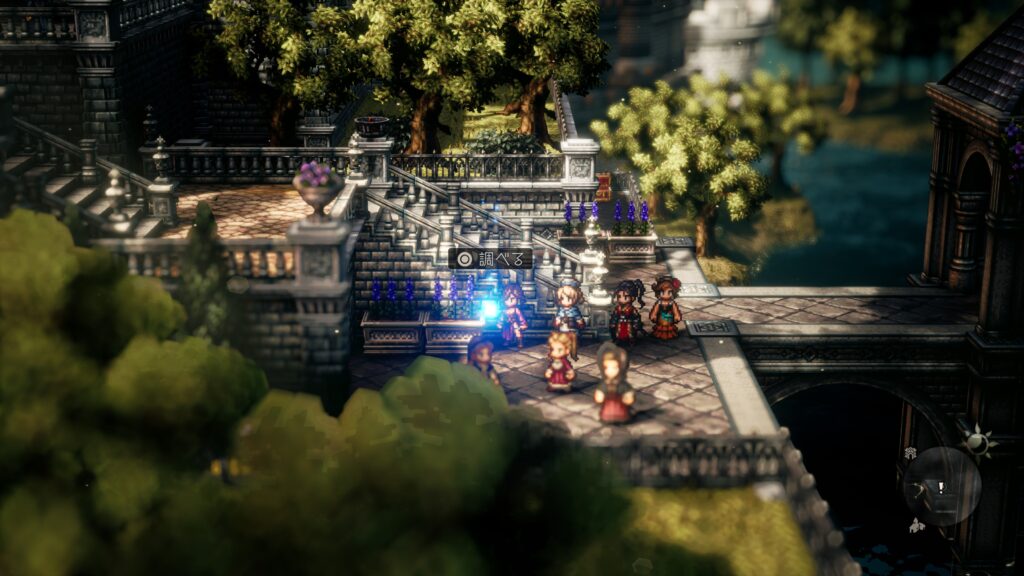1024x576 pixels.
Task: Click the gate icon on the radar's edge
Action: (911, 453)
